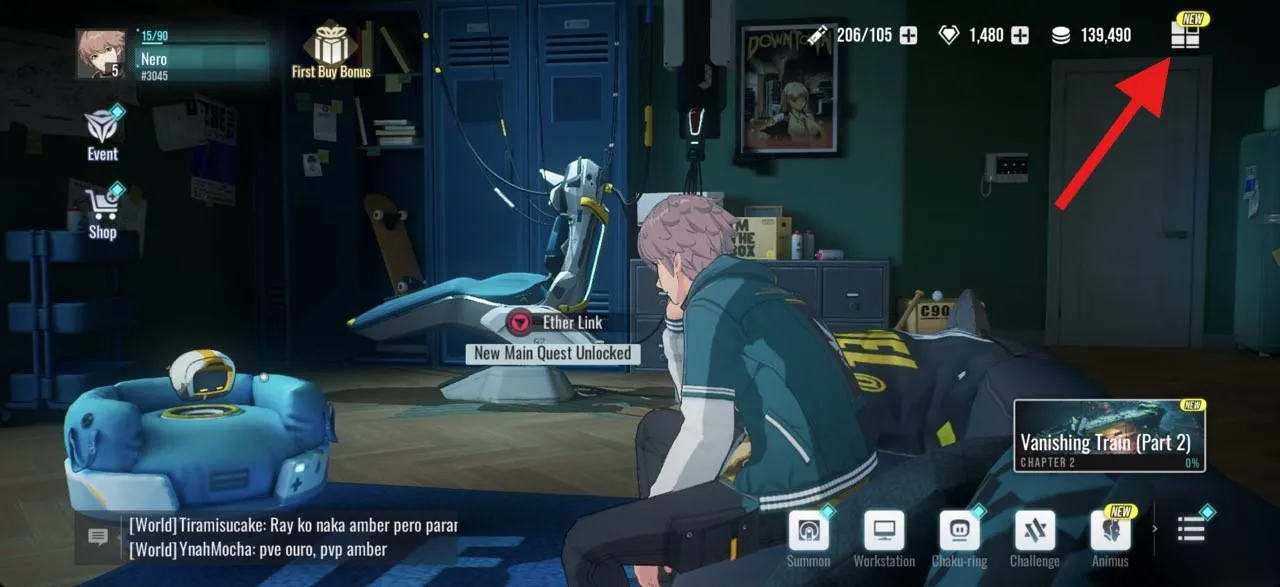Open the Animus menu
Screen dimensions: 1280x587
click(x=1111, y=531)
